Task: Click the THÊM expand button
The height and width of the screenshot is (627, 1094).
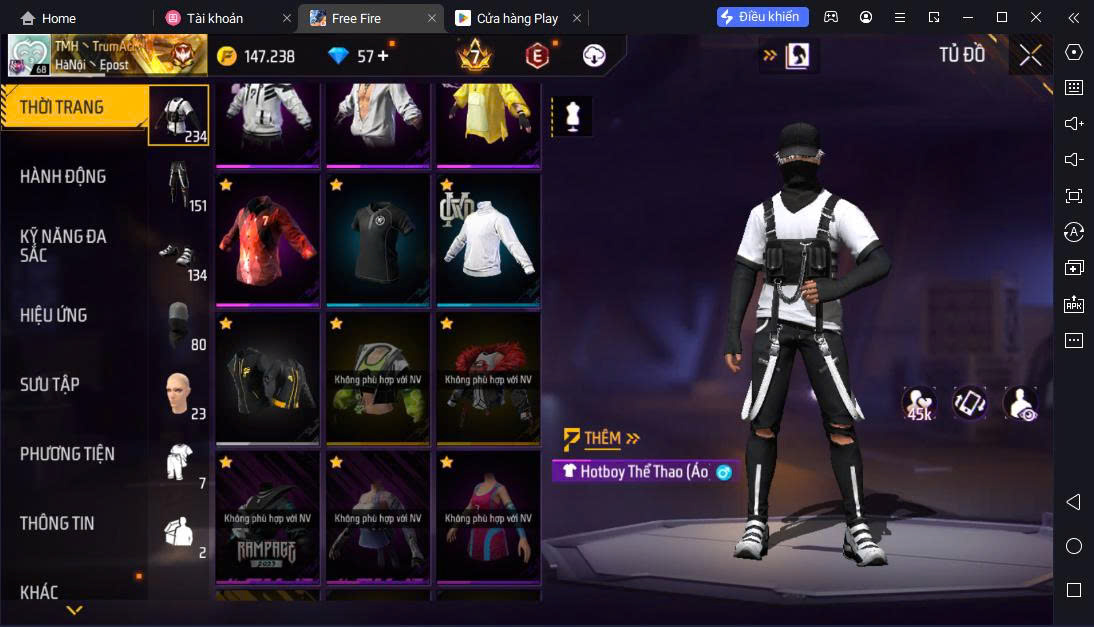Action: coord(602,438)
